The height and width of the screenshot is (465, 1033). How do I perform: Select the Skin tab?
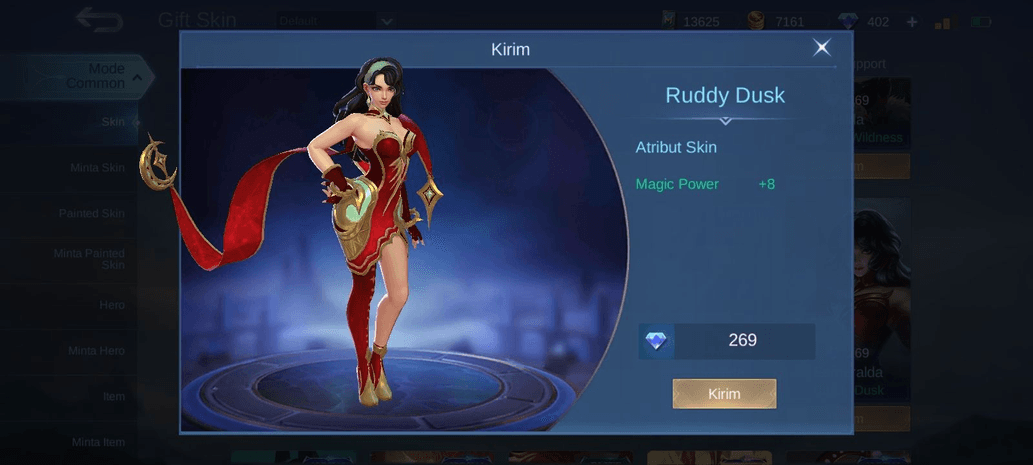112,122
